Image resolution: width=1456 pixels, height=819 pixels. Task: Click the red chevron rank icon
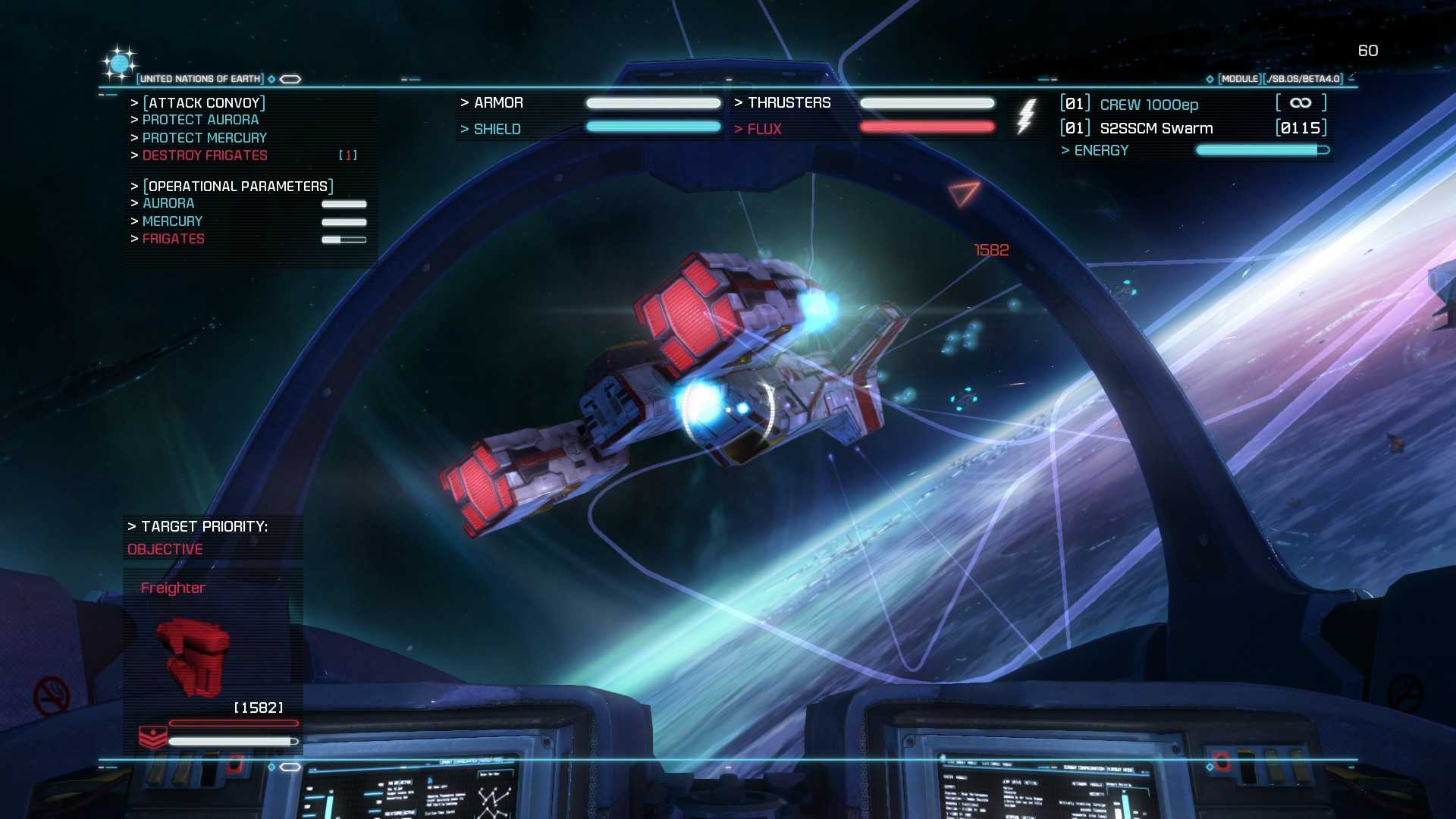click(152, 737)
